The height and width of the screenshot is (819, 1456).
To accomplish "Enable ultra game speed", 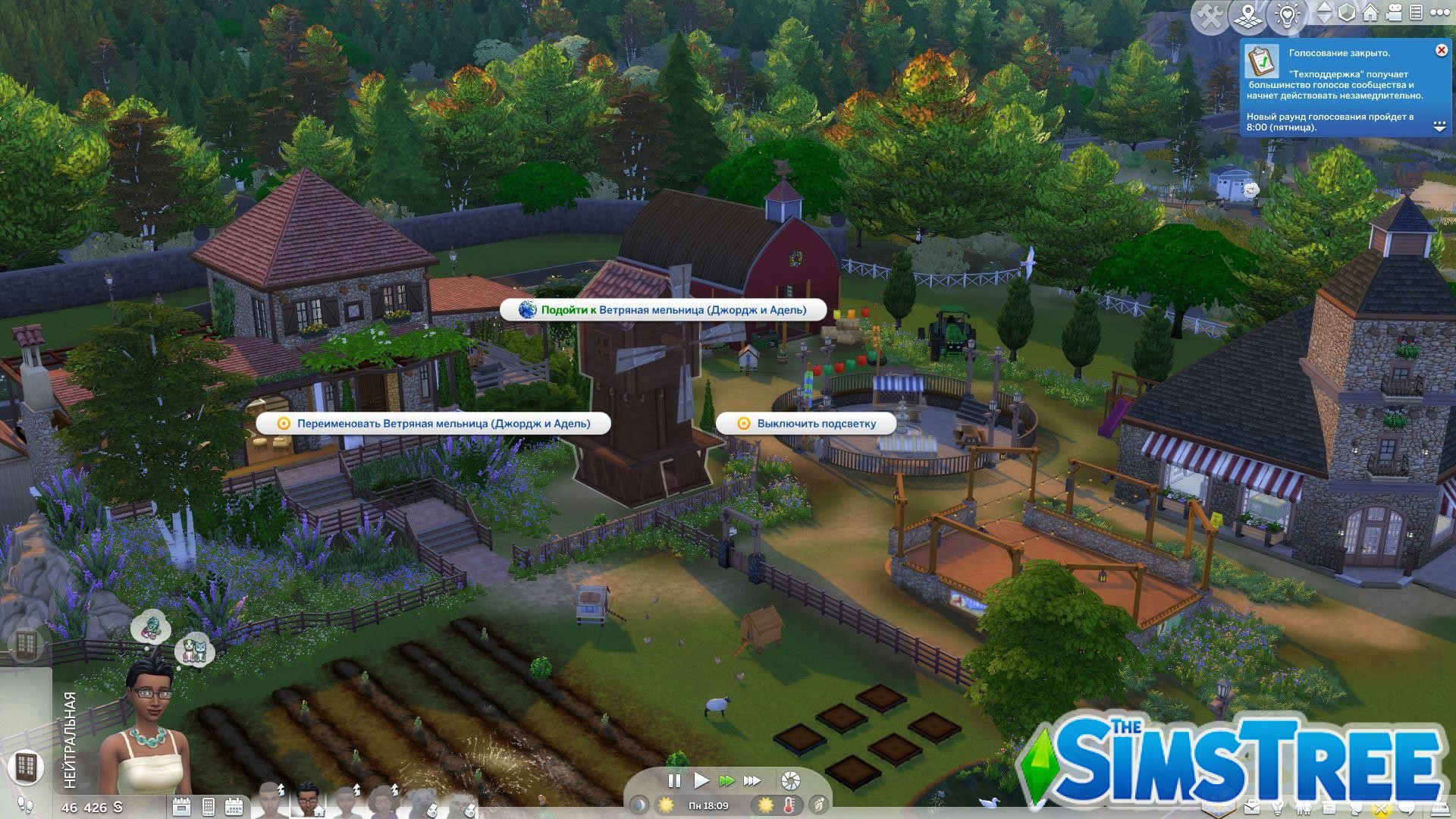I will (752, 780).
